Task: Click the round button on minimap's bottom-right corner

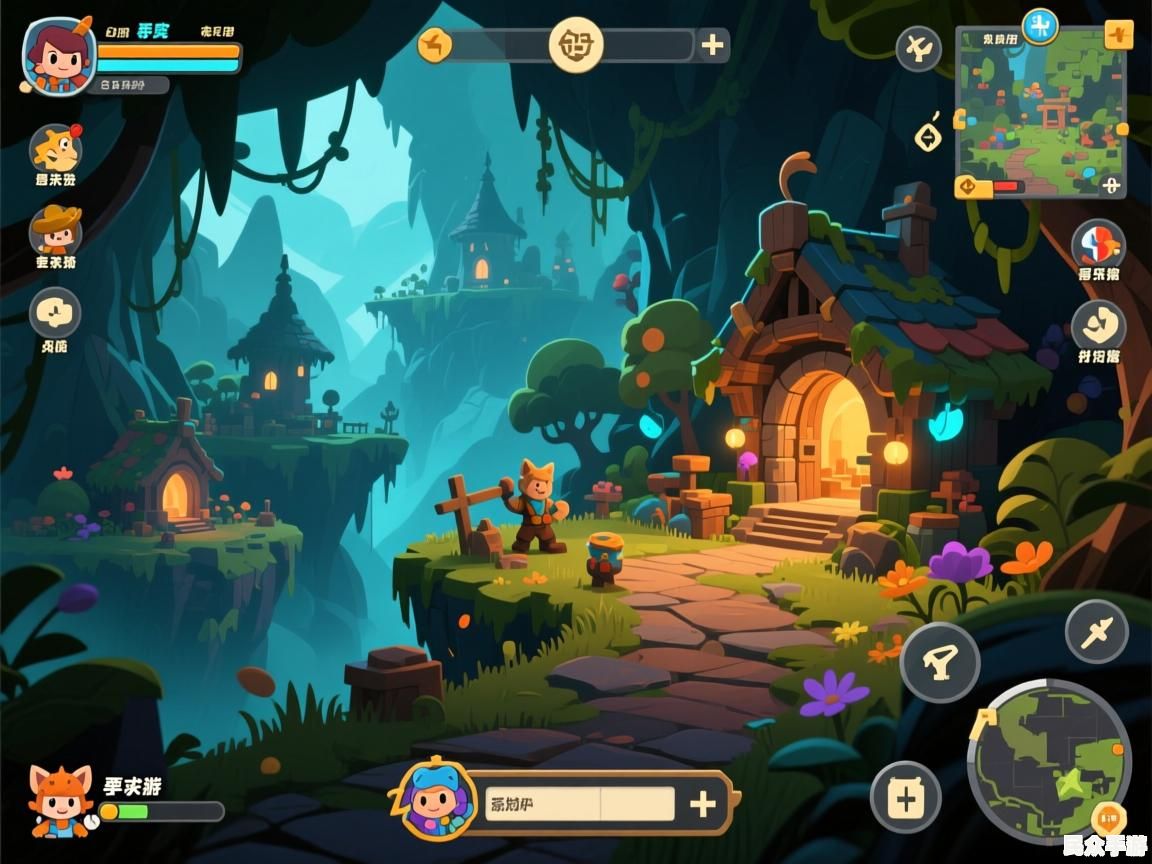Action: click(1110, 185)
